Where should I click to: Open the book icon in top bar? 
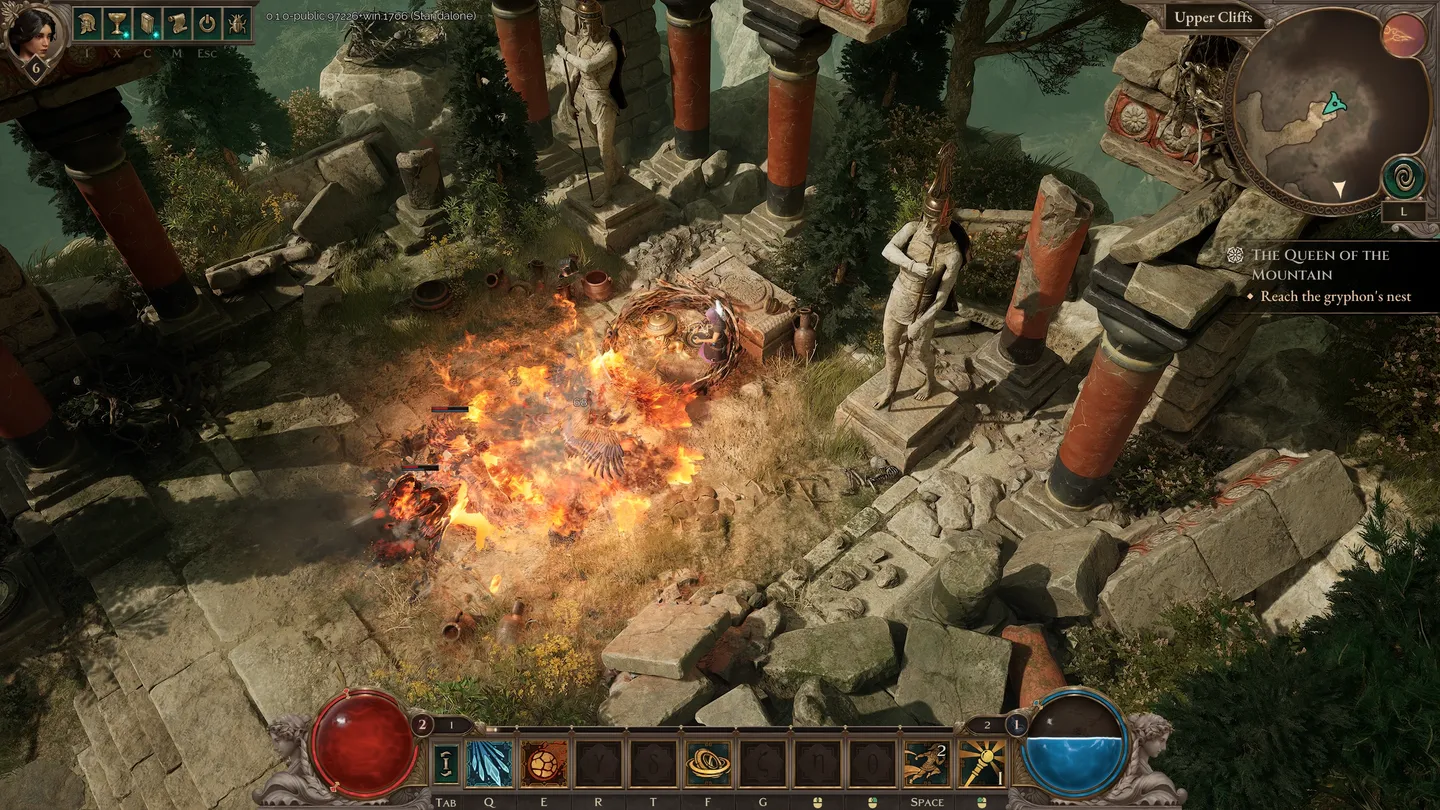148,23
